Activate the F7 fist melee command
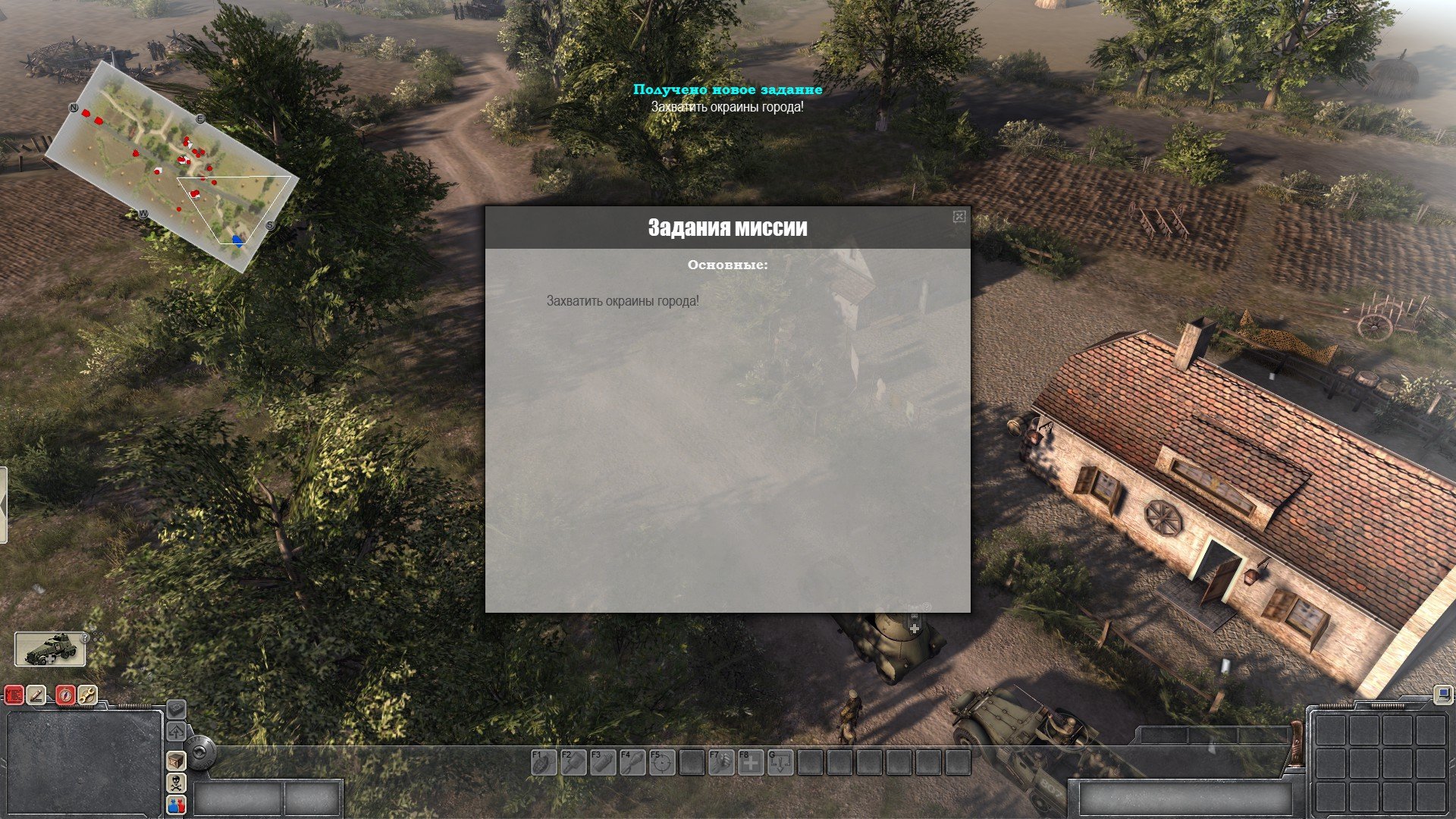Image resolution: width=1456 pixels, height=819 pixels. coord(721,762)
